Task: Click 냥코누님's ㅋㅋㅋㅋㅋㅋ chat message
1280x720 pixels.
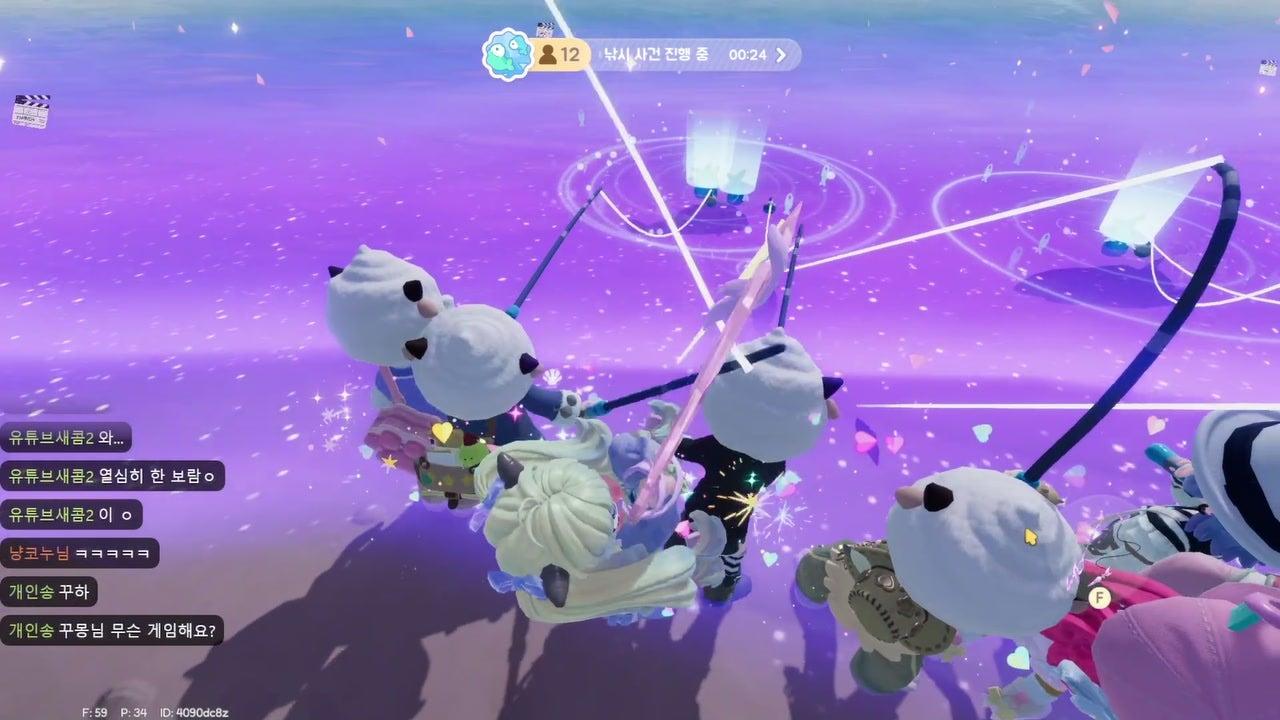Action: 80,553
